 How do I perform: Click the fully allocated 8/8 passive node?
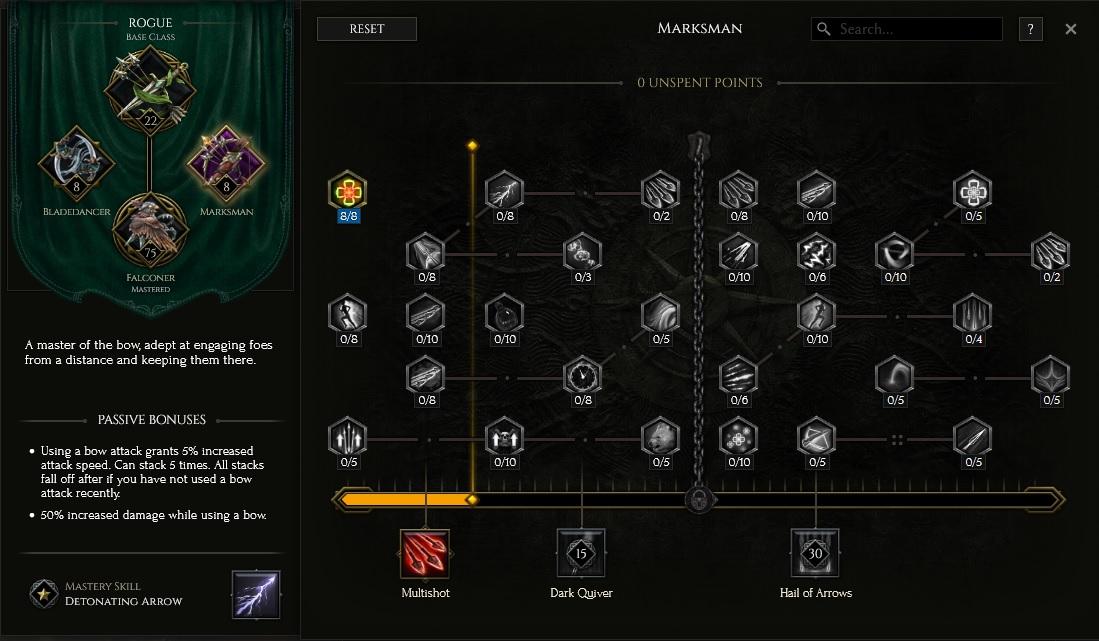[348, 191]
